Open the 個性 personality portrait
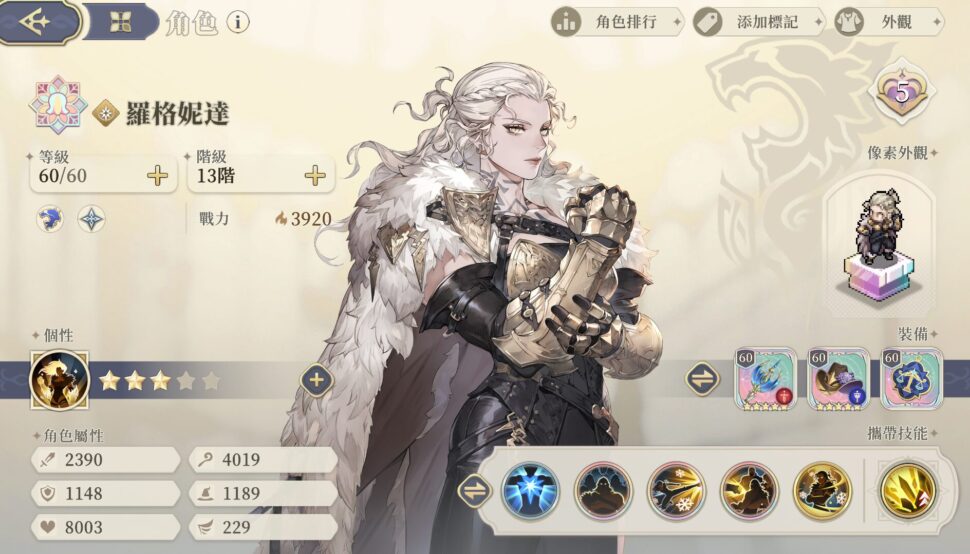 pos(59,380)
